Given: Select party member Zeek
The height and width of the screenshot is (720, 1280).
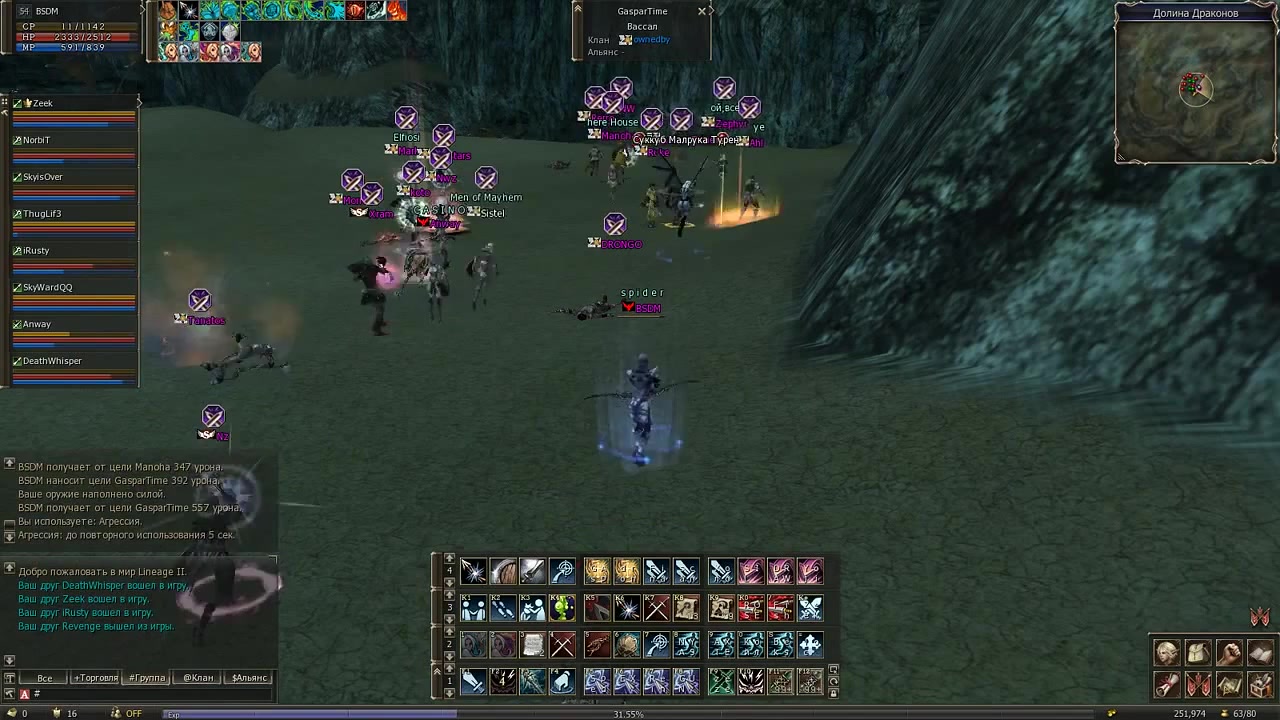Looking at the screenshot, I should (x=42, y=103).
